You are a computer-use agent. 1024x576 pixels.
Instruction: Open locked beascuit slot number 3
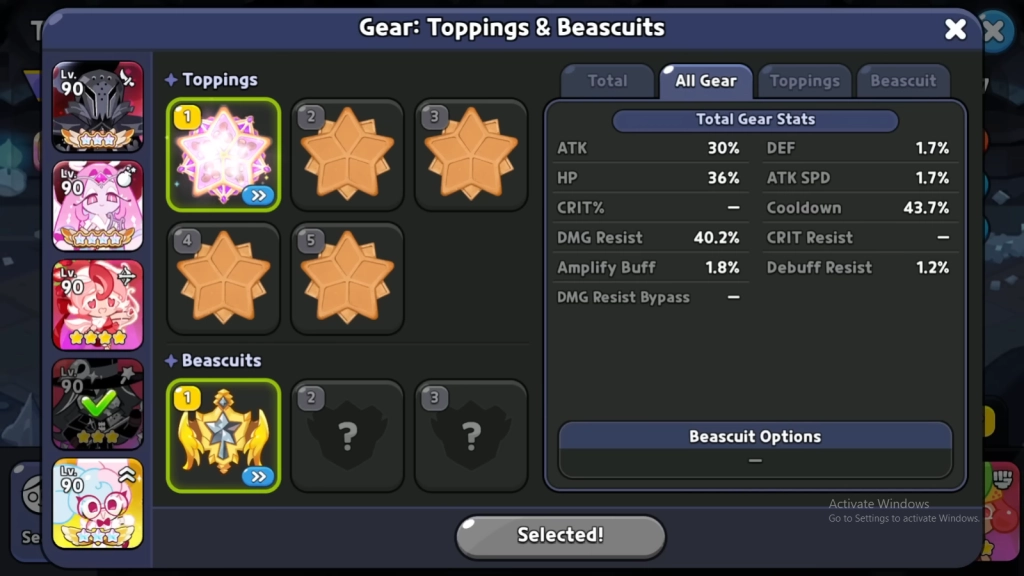[x=471, y=435]
